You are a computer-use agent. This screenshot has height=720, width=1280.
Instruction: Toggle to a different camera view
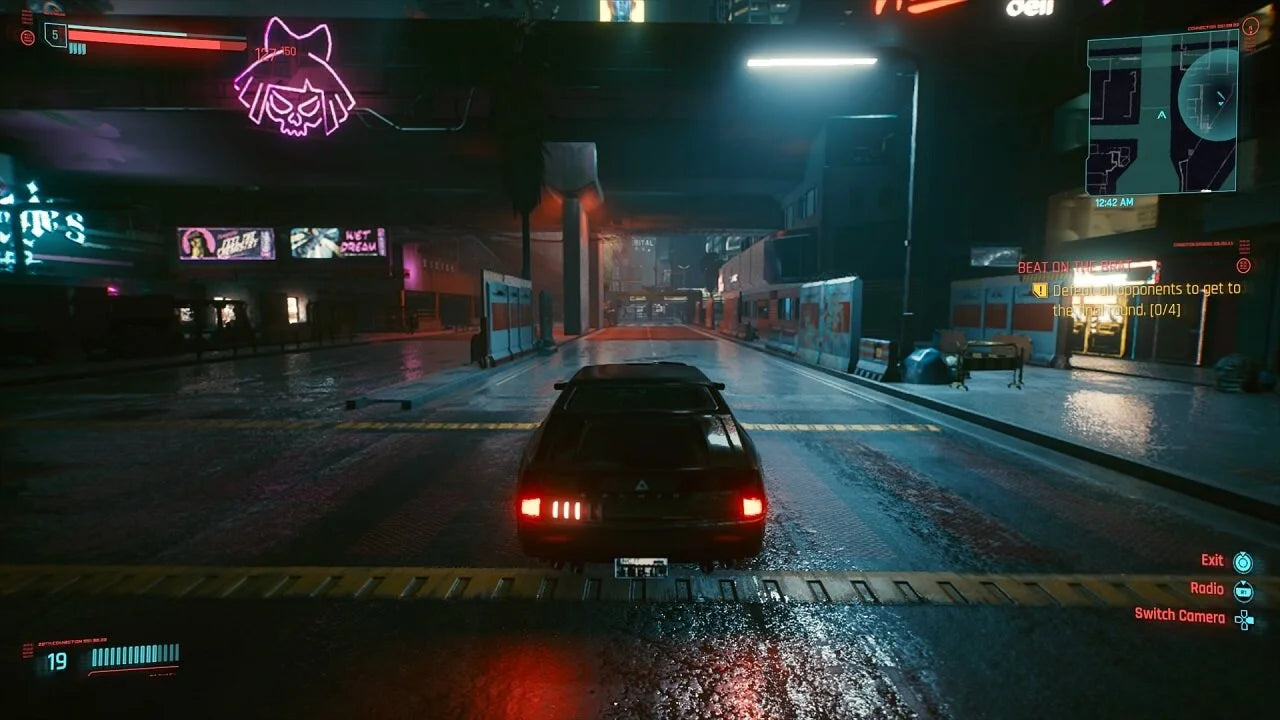1182,617
